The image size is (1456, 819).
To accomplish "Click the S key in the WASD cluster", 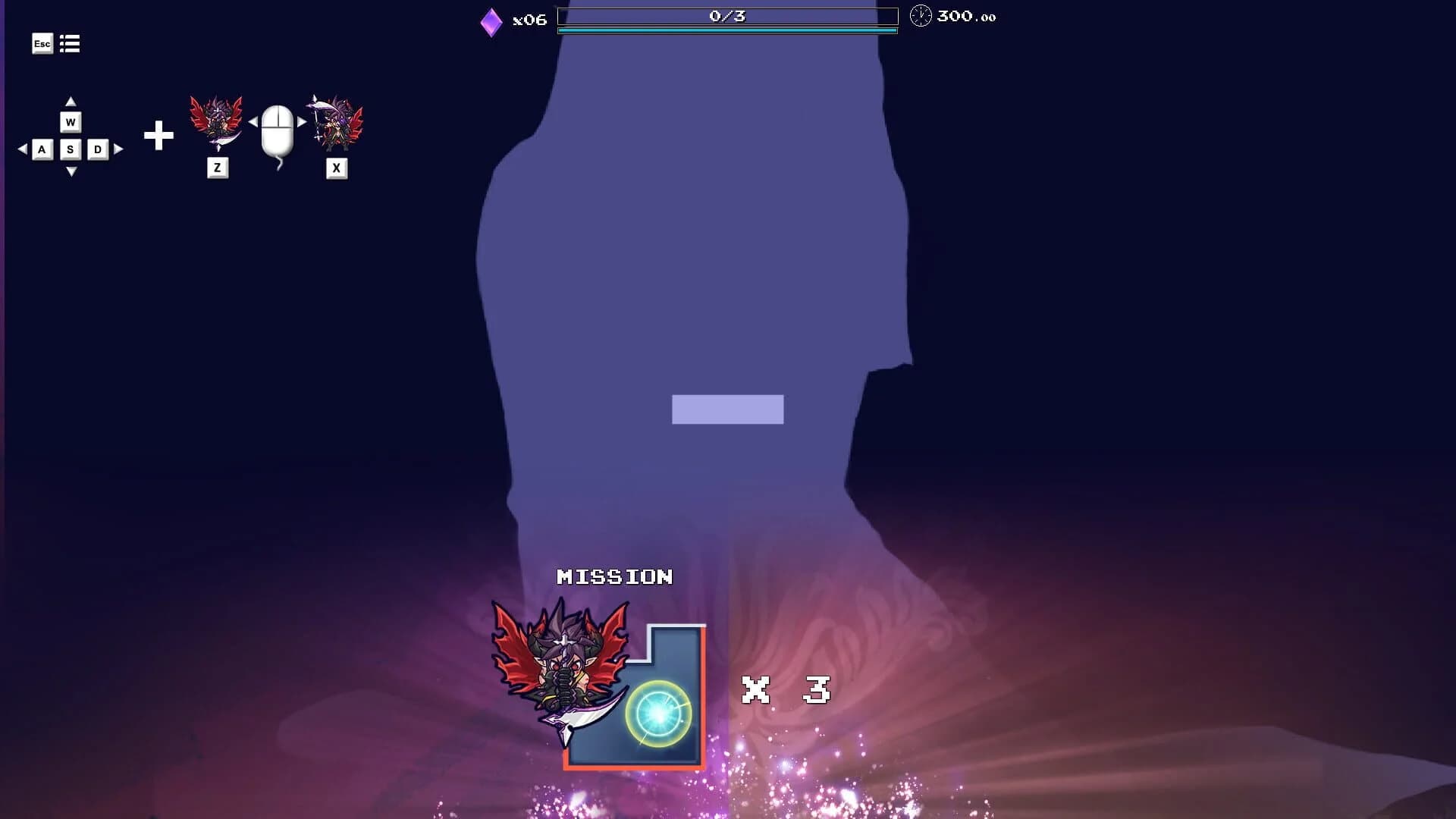I will click(x=71, y=150).
